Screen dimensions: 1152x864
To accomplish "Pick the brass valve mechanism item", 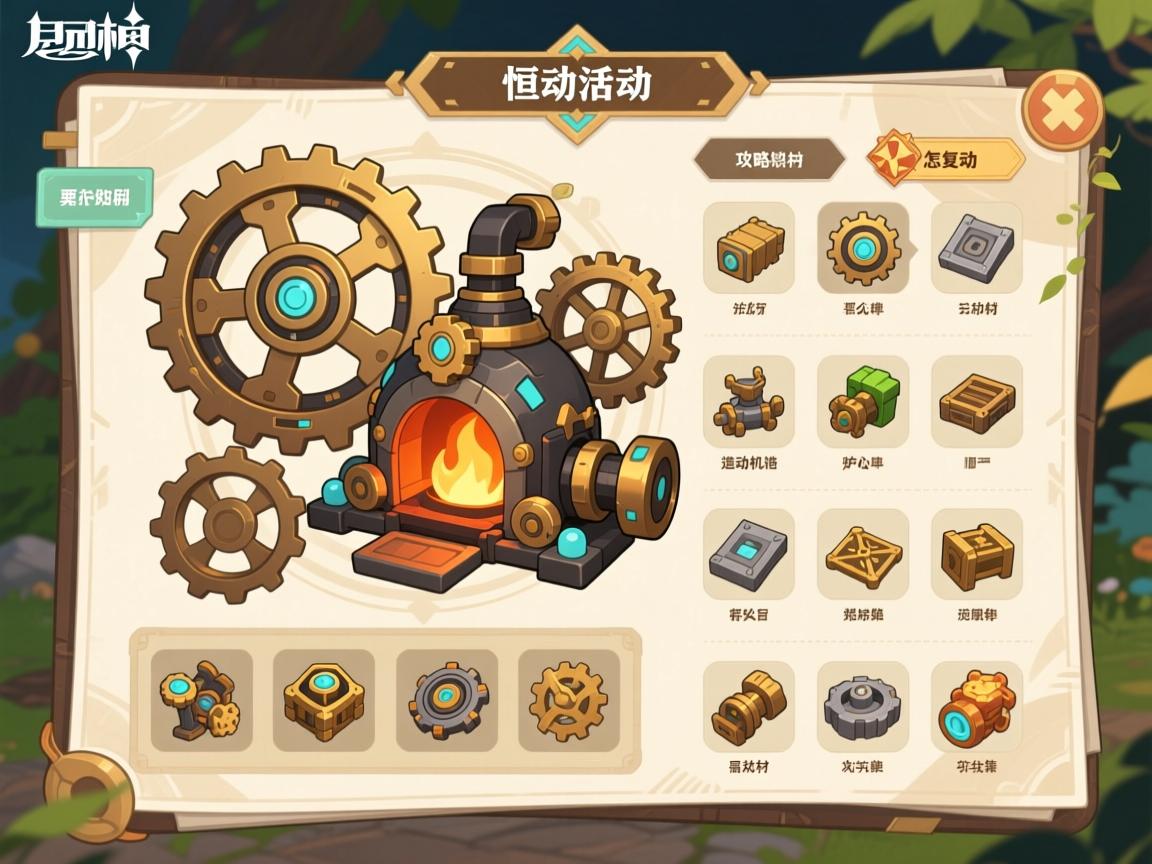I will pyautogui.click(x=749, y=402).
